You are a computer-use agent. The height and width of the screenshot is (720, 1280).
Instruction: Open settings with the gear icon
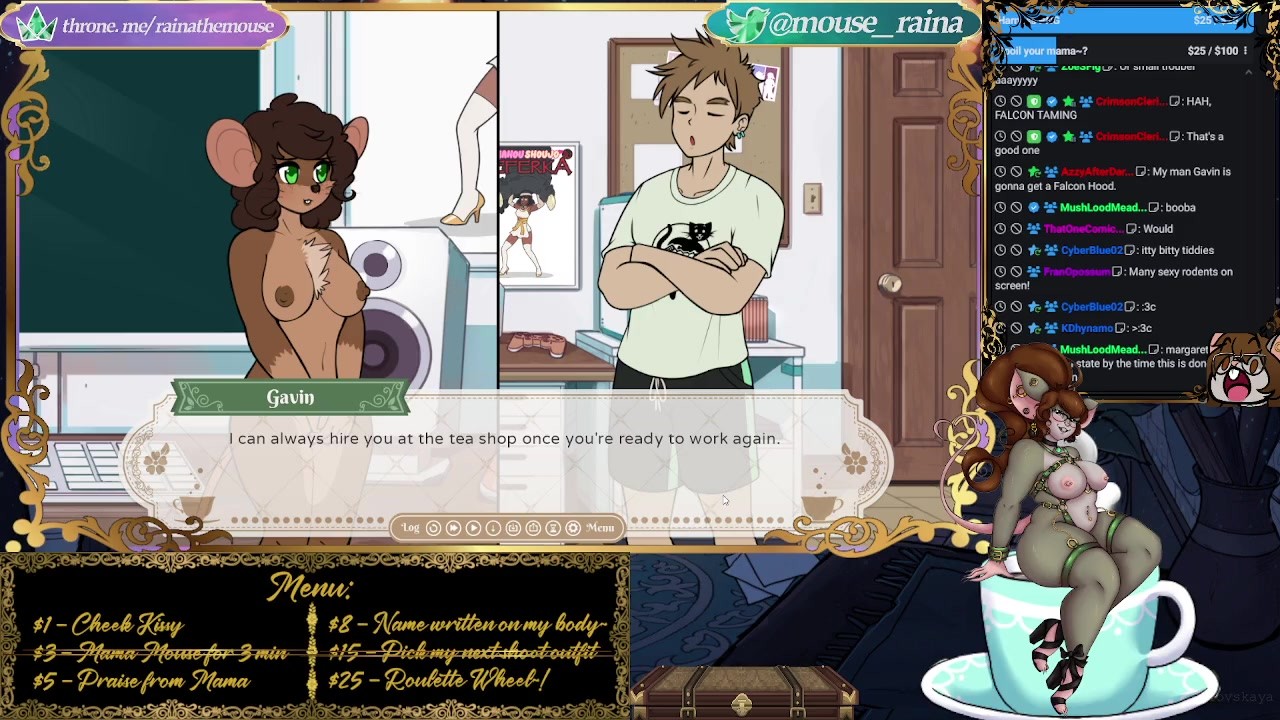tap(573, 528)
